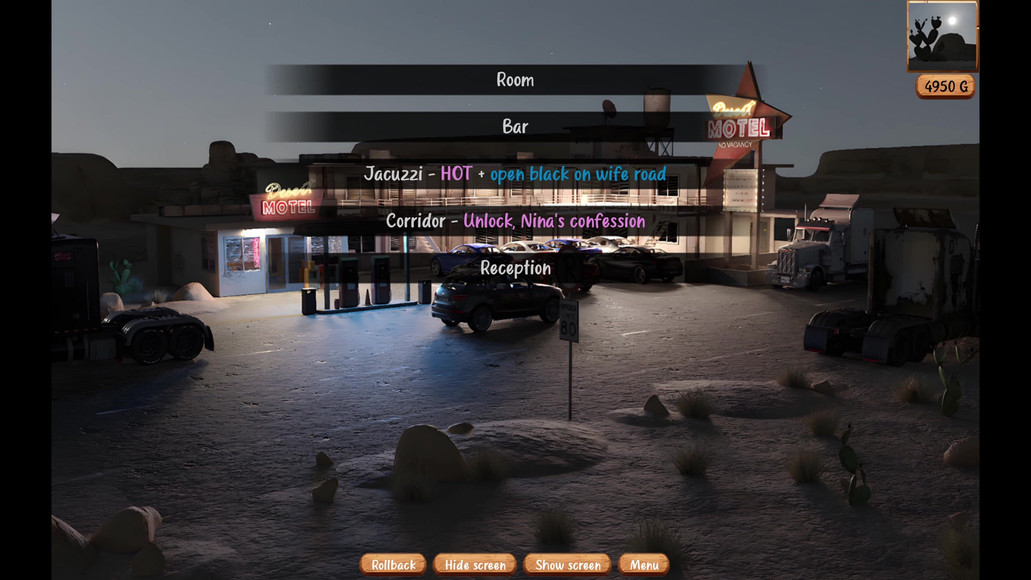Open the Menu

pos(643,565)
